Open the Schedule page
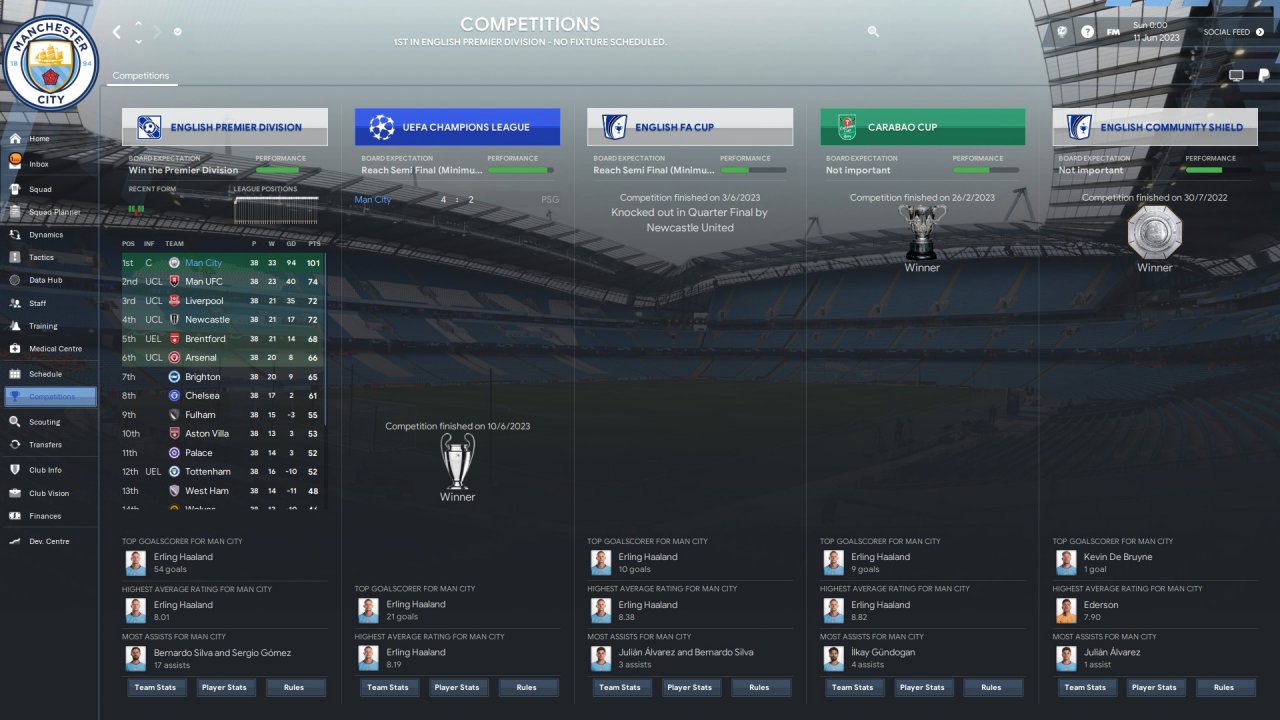Image resolution: width=1280 pixels, height=720 pixels. [45, 374]
